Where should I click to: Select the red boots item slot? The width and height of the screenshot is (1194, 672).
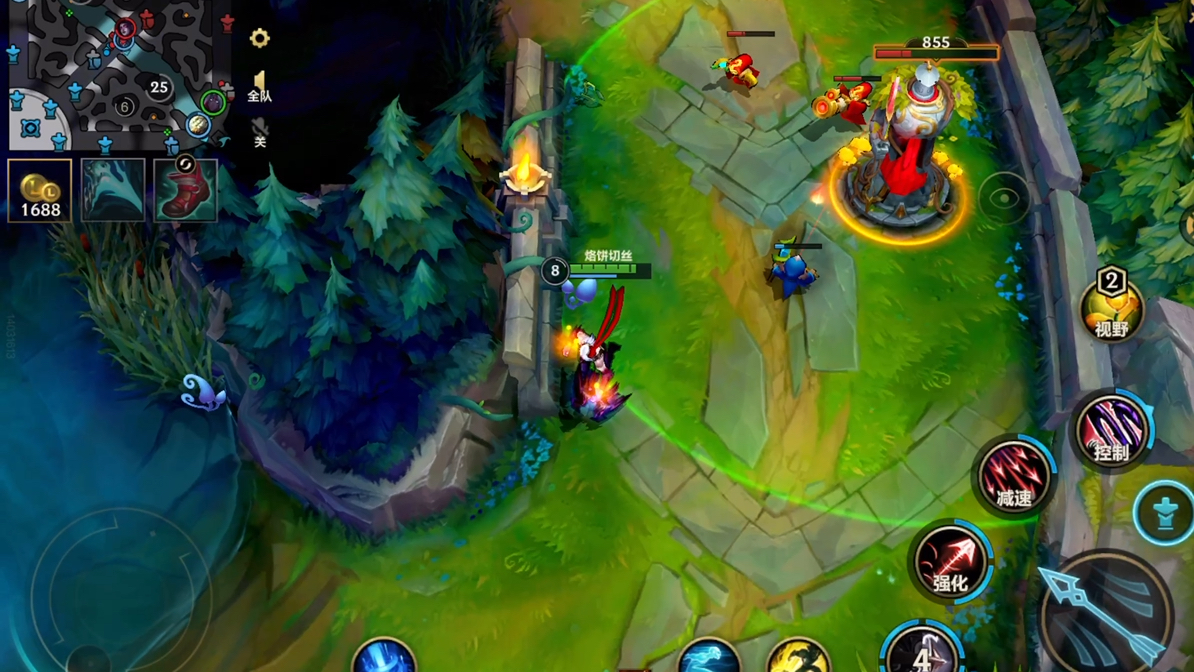point(186,190)
